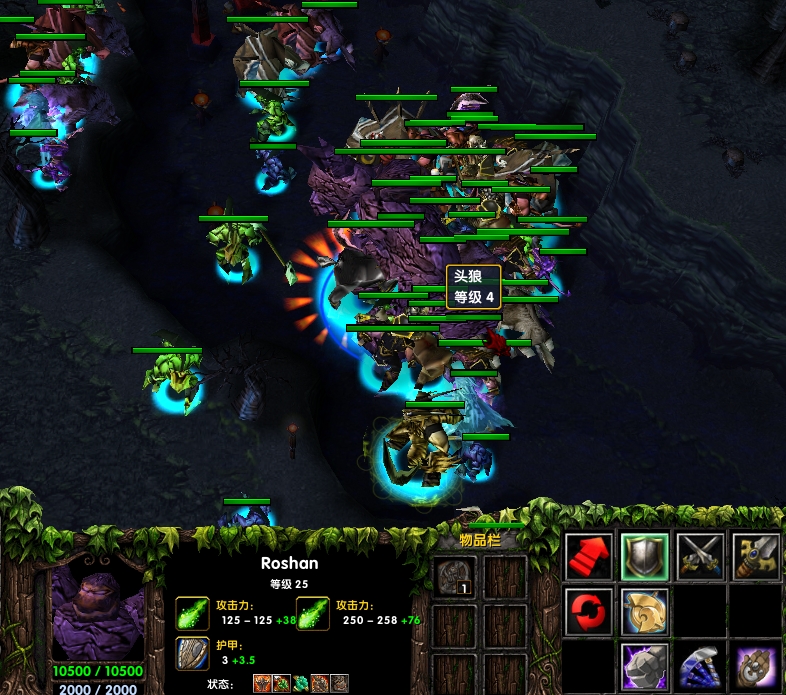The width and height of the screenshot is (786, 695).
Task: Click the armor shield stat icon
Action: [193, 653]
